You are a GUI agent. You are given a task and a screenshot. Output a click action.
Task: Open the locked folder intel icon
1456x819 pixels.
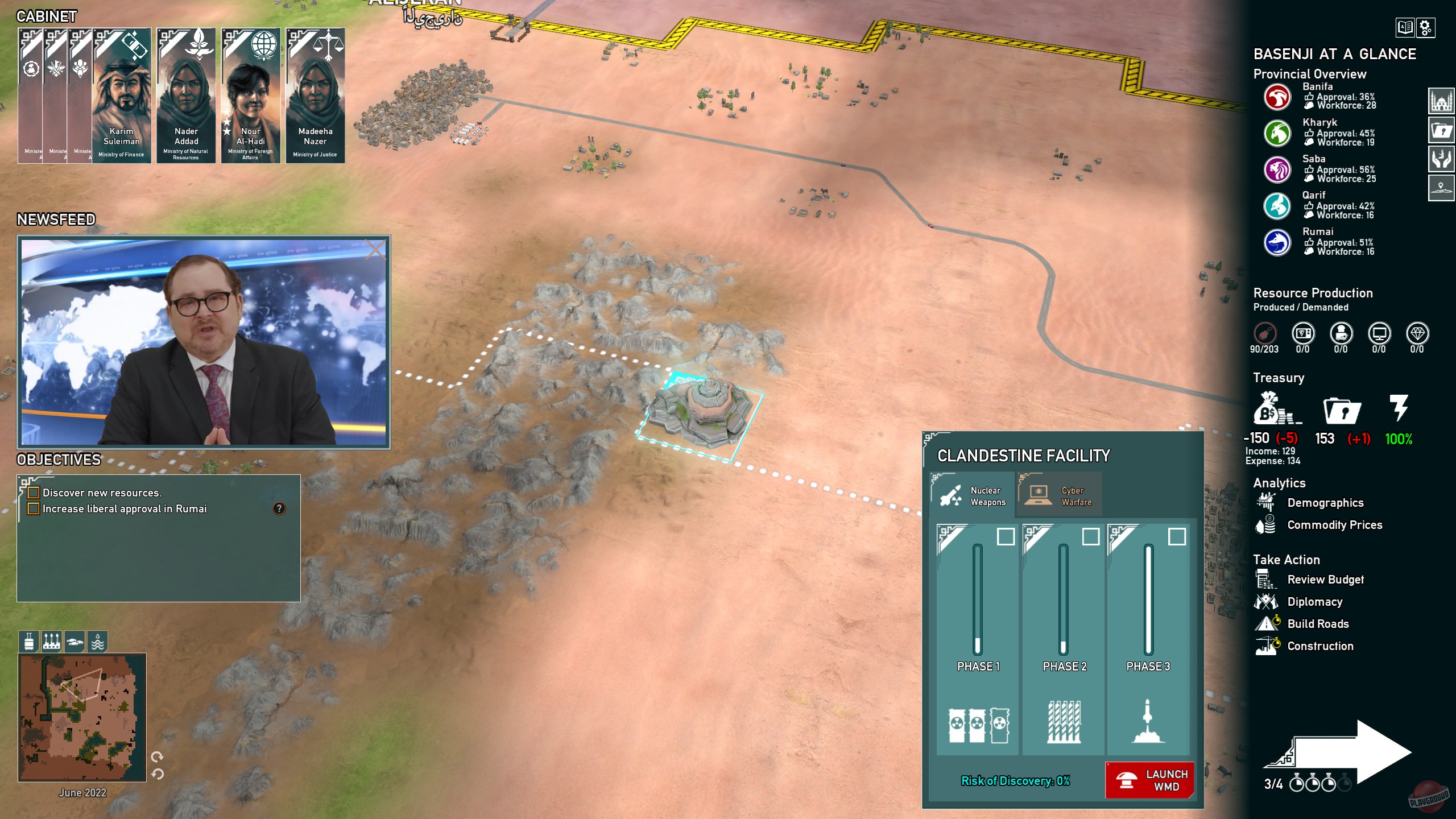[x=1442, y=130]
